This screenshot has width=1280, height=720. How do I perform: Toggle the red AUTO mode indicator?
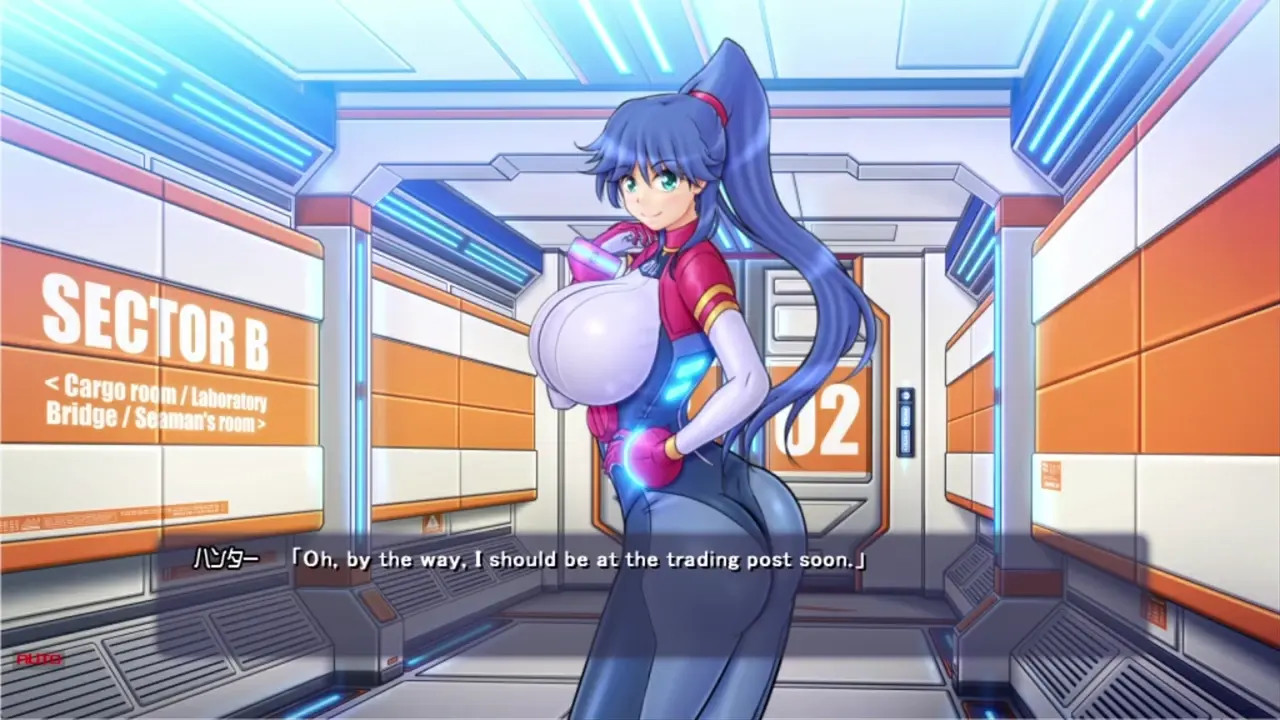pos(39,659)
